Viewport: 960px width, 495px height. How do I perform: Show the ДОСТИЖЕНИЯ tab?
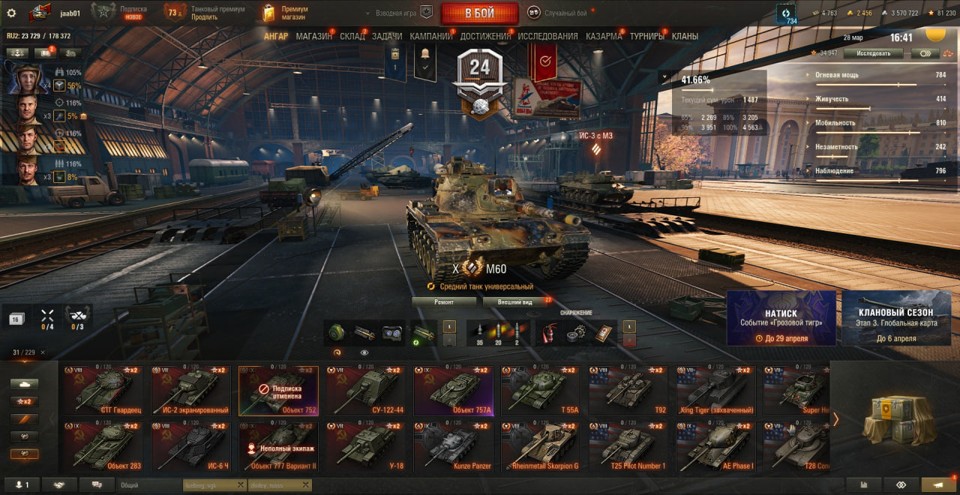tap(486, 36)
